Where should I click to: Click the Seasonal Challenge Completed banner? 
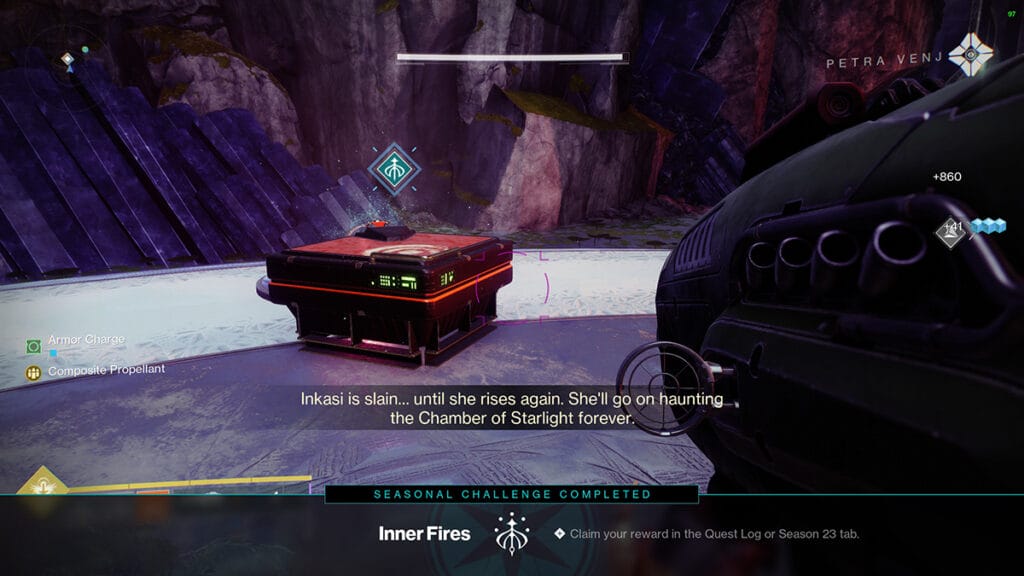click(x=512, y=494)
